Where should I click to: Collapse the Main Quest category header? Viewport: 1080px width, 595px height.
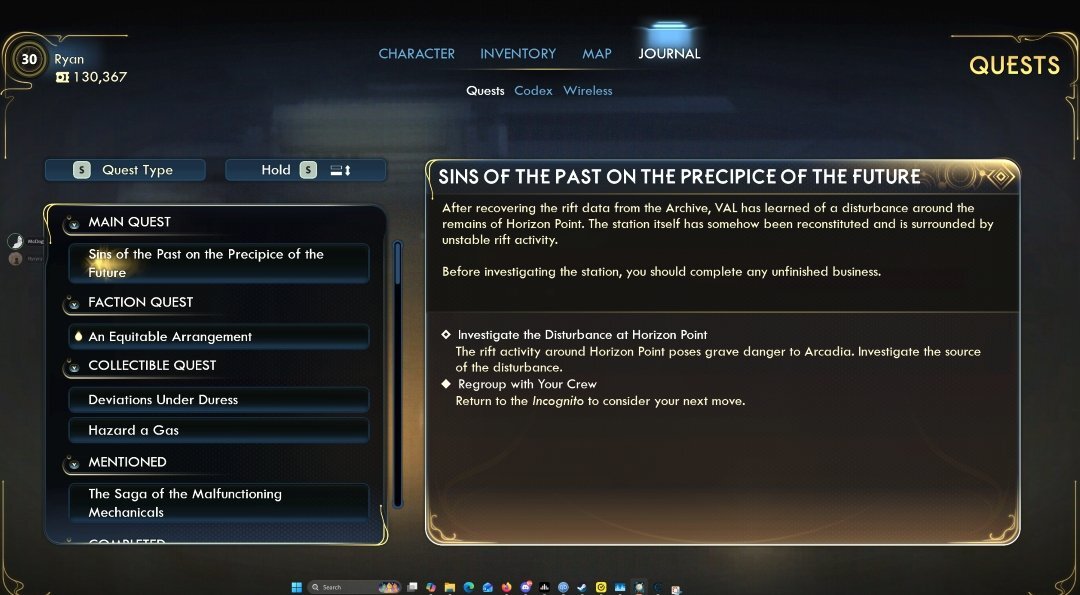tap(129, 222)
